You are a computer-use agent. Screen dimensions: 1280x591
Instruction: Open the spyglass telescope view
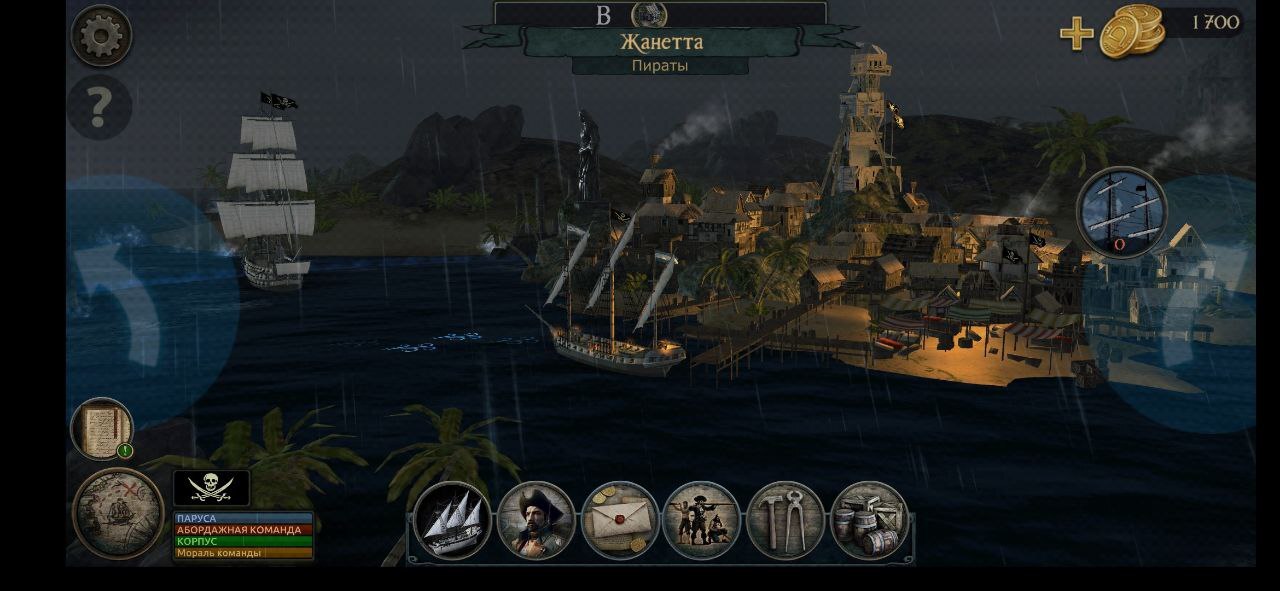(x=1122, y=212)
